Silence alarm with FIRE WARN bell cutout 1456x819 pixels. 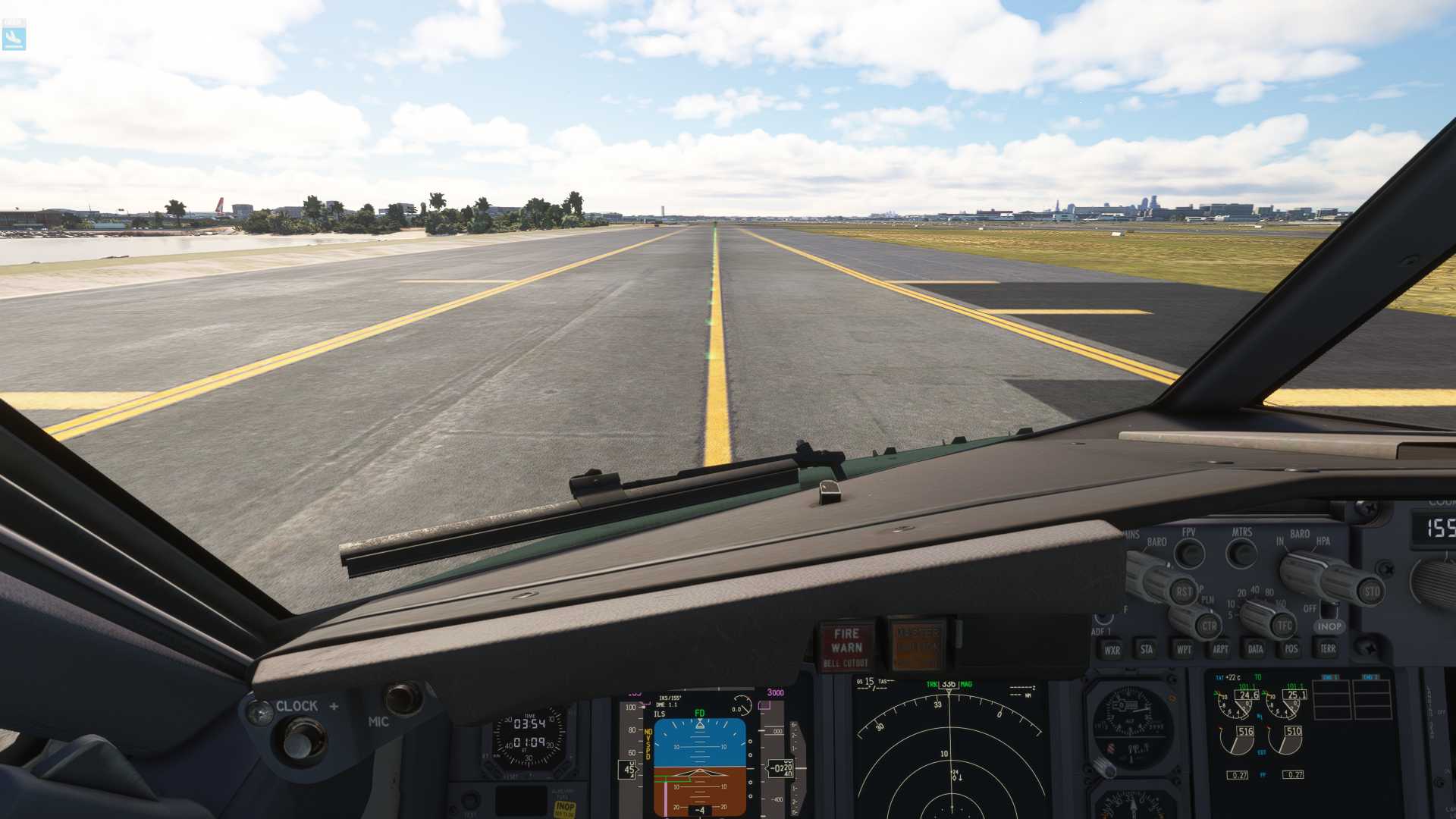pyautogui.click(x=846, y=646)
